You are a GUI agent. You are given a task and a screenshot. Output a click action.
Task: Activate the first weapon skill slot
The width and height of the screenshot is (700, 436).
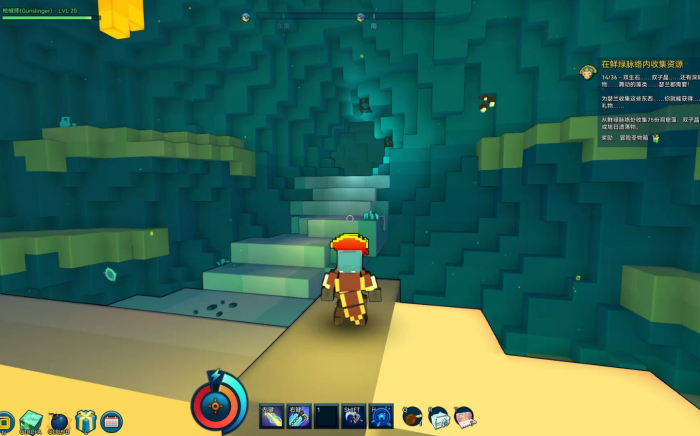click(x=272, y=416)
